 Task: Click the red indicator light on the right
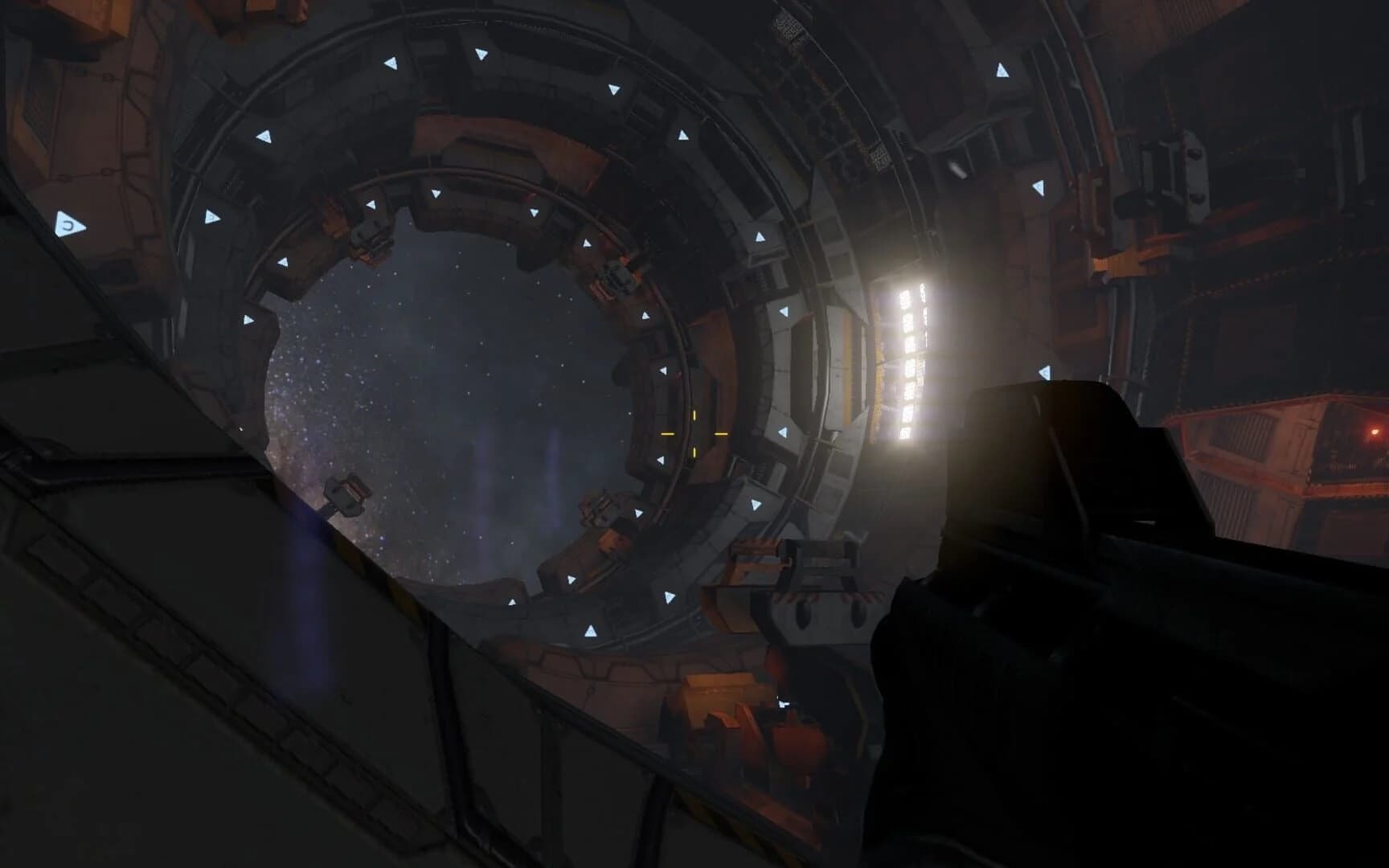1375,432
